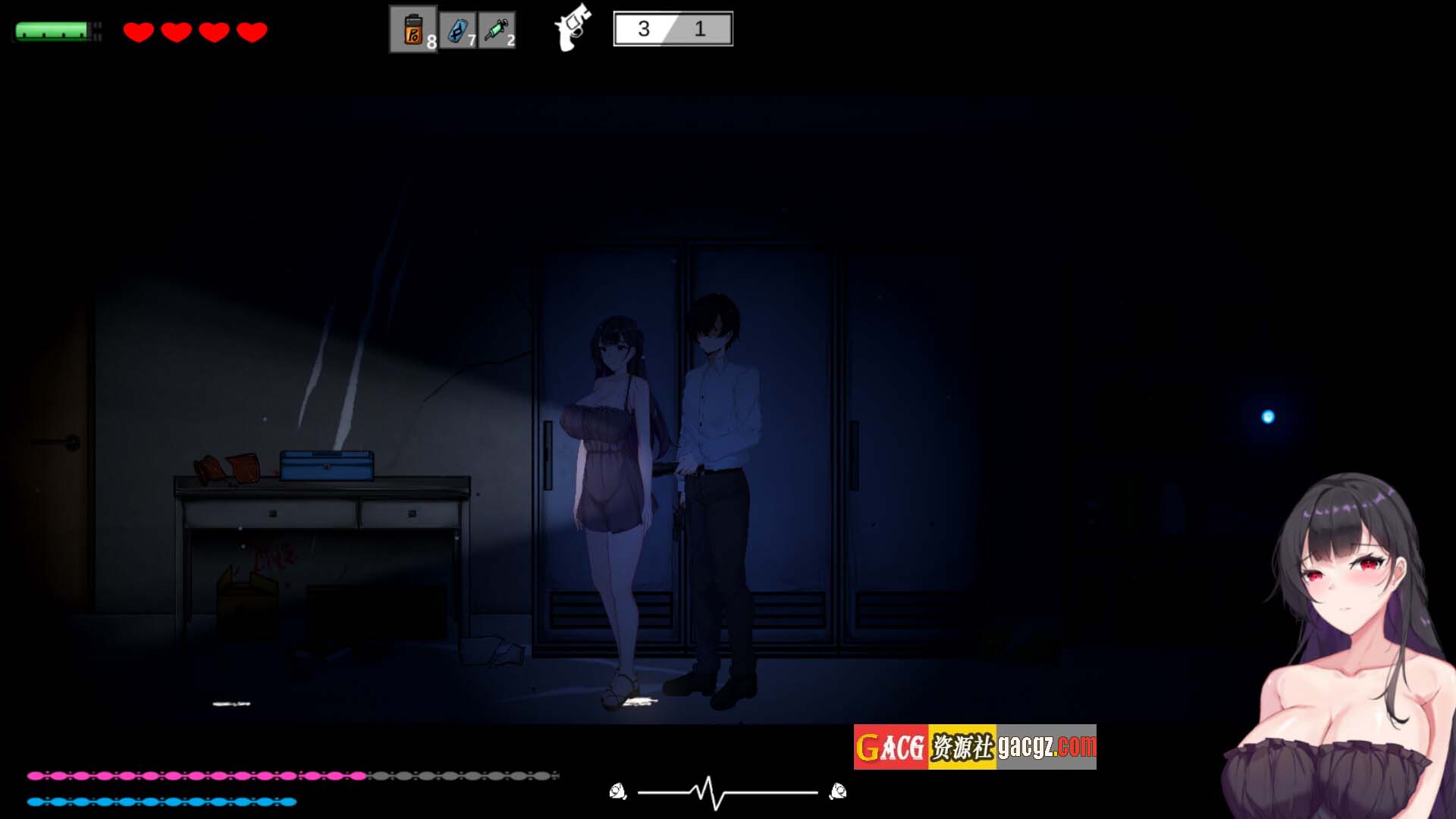Open the GACG gacgz.com watermark banner

[974, 747]
